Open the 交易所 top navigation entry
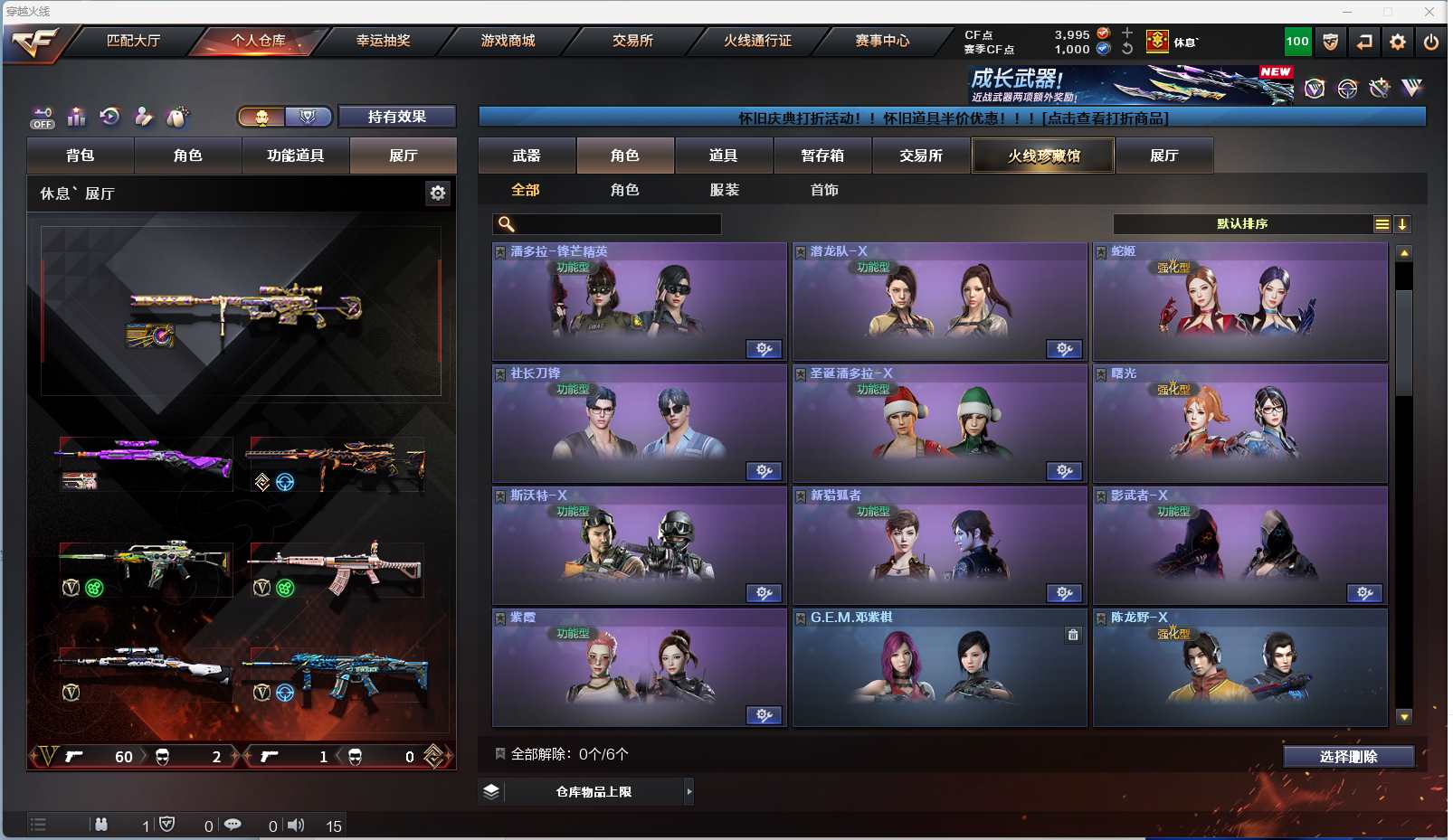The height and width of the screenshot is (840, 1453). tap(632, 41)
